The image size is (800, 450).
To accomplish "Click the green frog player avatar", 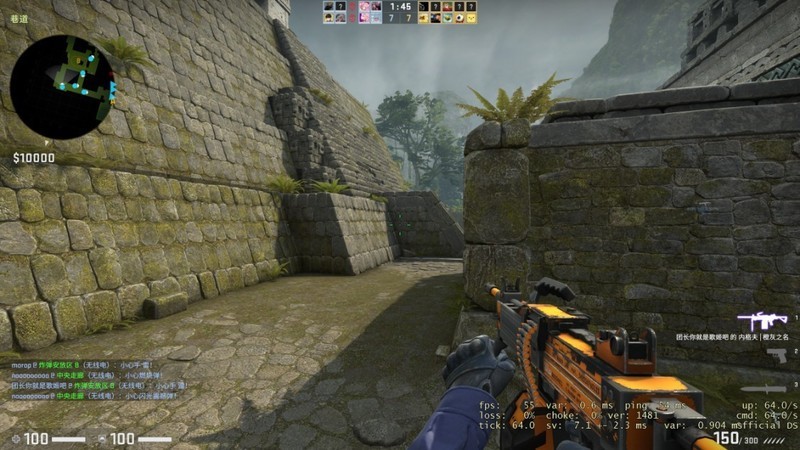I will (x=446, y=18).
